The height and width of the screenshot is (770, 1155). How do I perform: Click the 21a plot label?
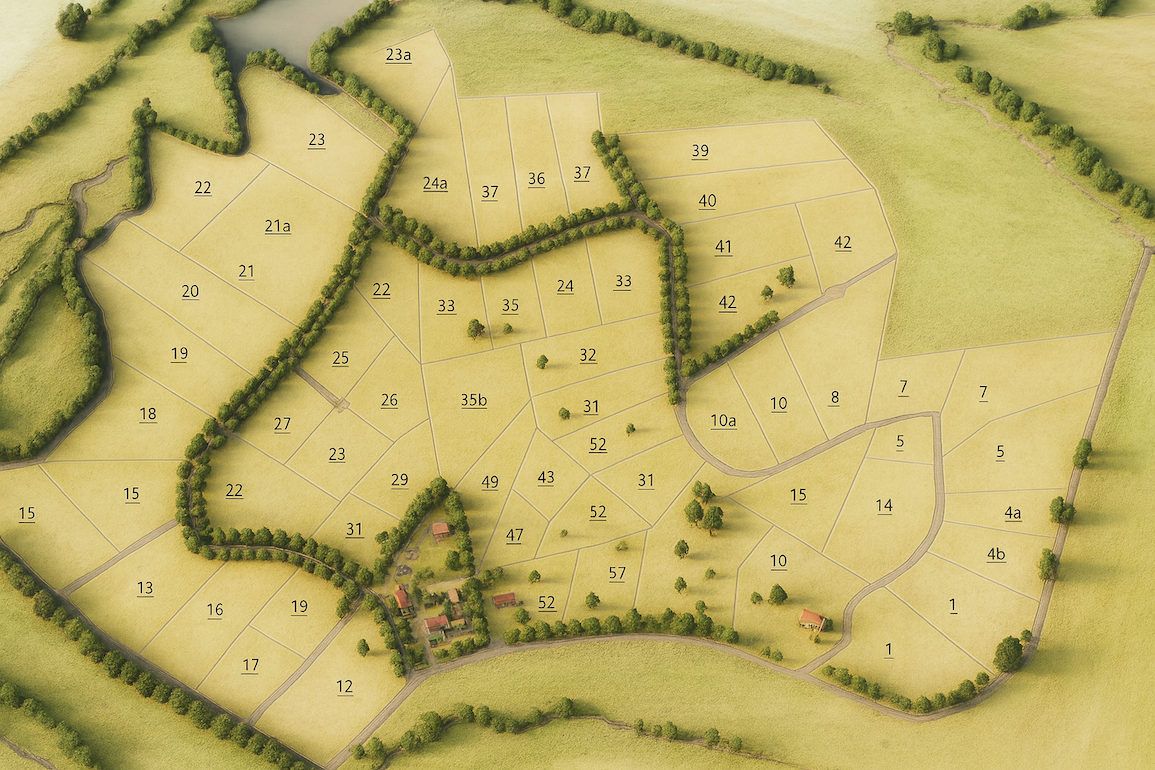pos(277,227)
